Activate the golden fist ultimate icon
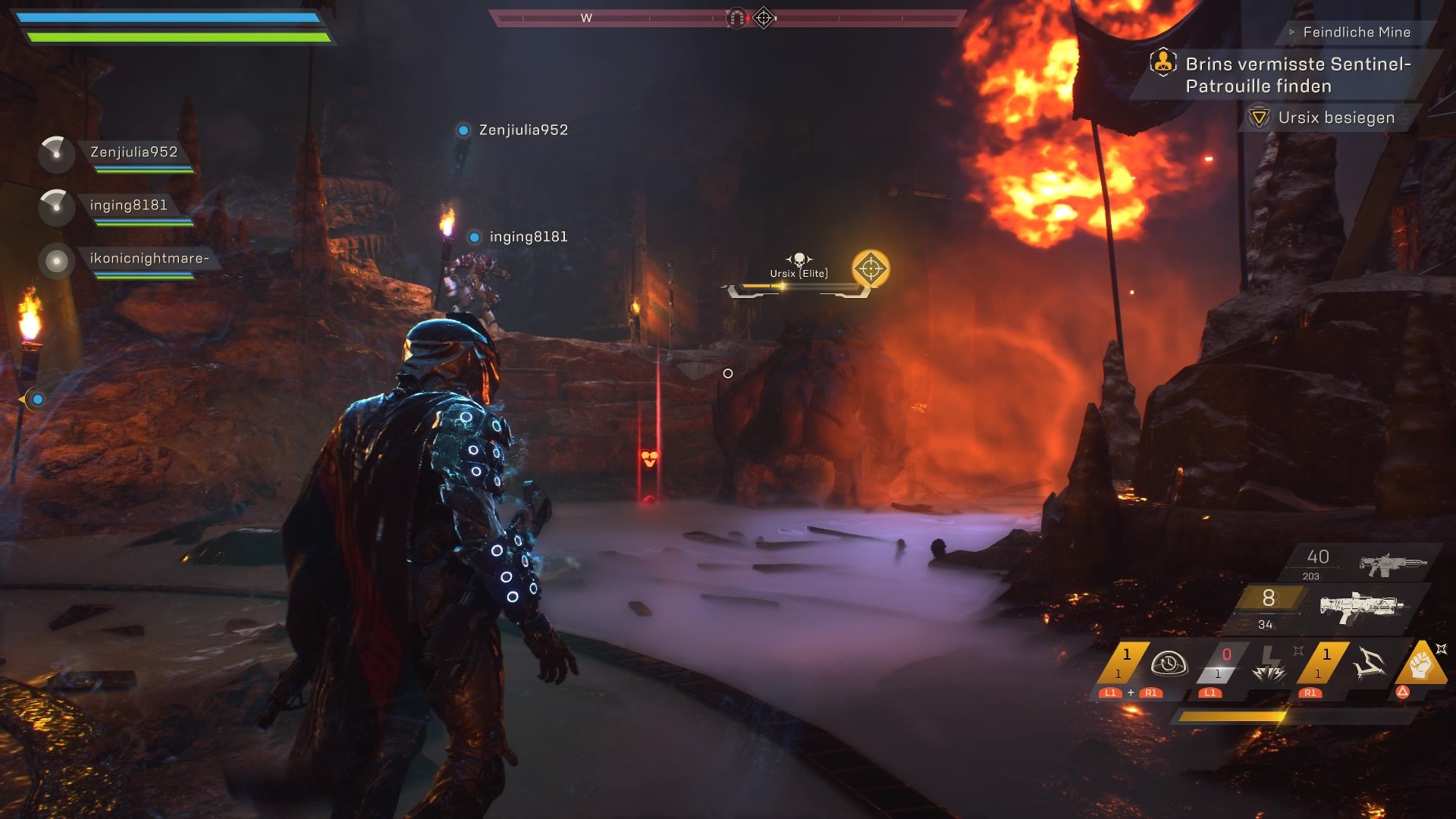This screenshot has height=819, width=1456. pos(1421,664)
